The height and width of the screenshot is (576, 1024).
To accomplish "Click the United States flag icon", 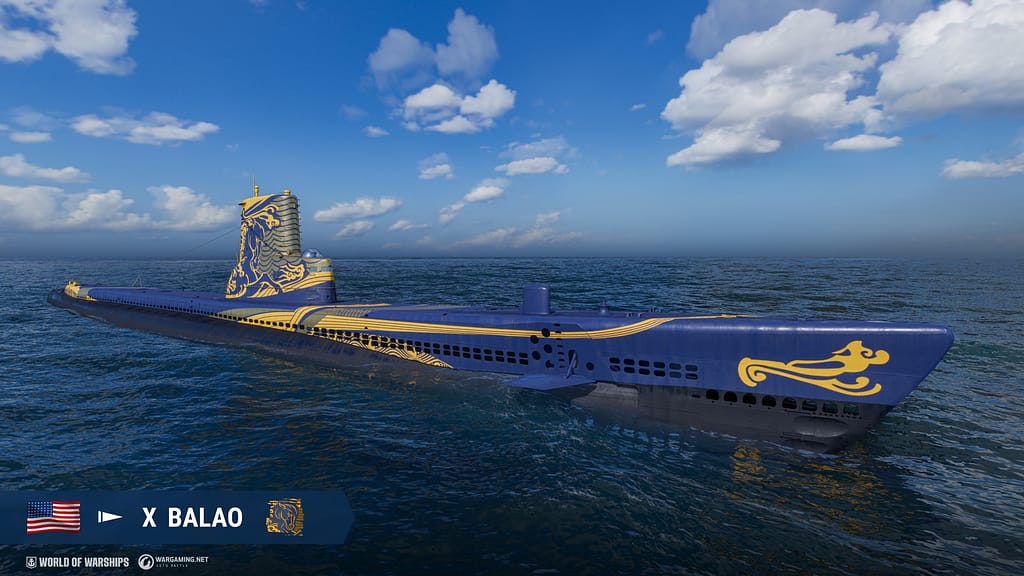I will (53, 517).
